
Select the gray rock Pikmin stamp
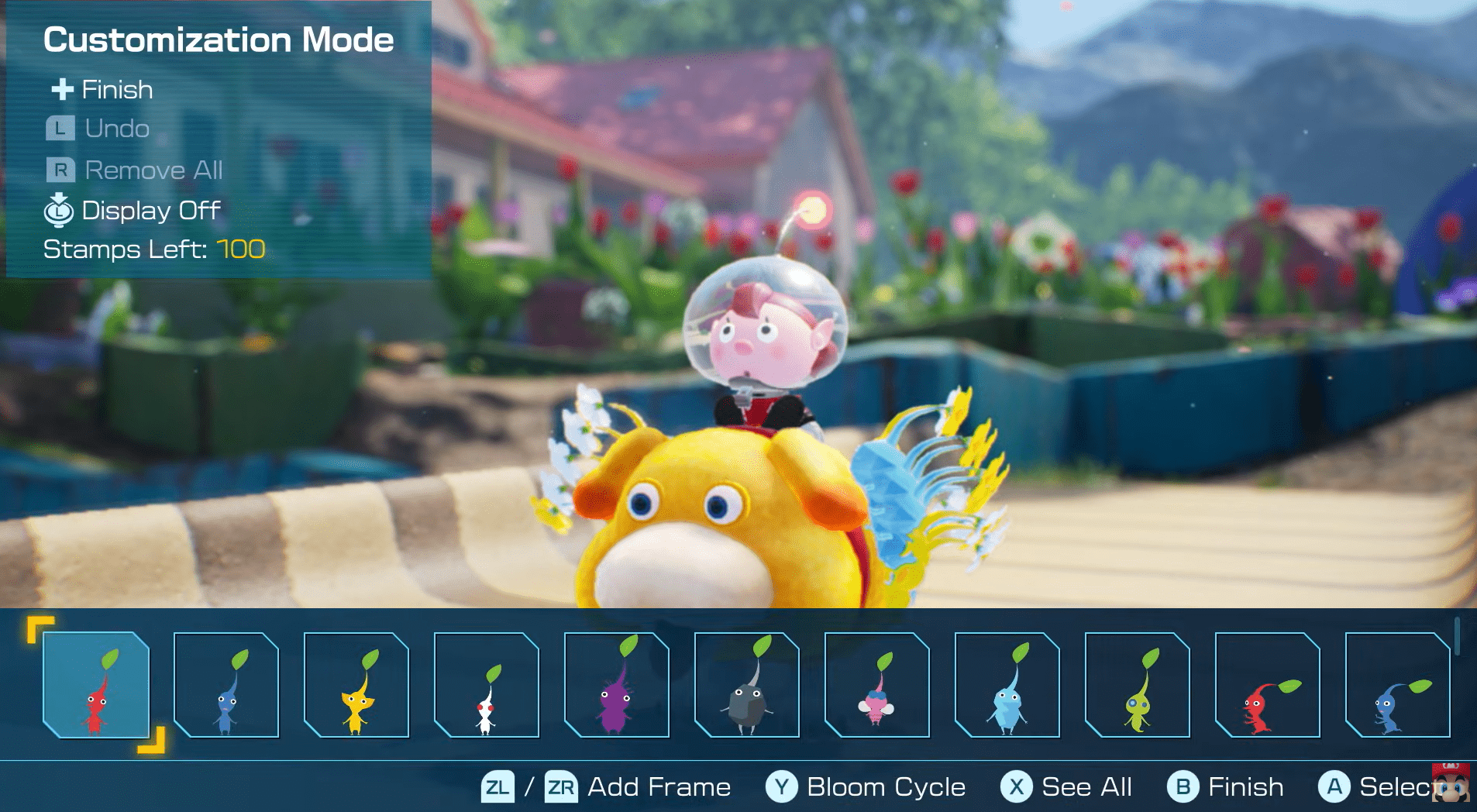pyautogui.click(x=747, y=685)
